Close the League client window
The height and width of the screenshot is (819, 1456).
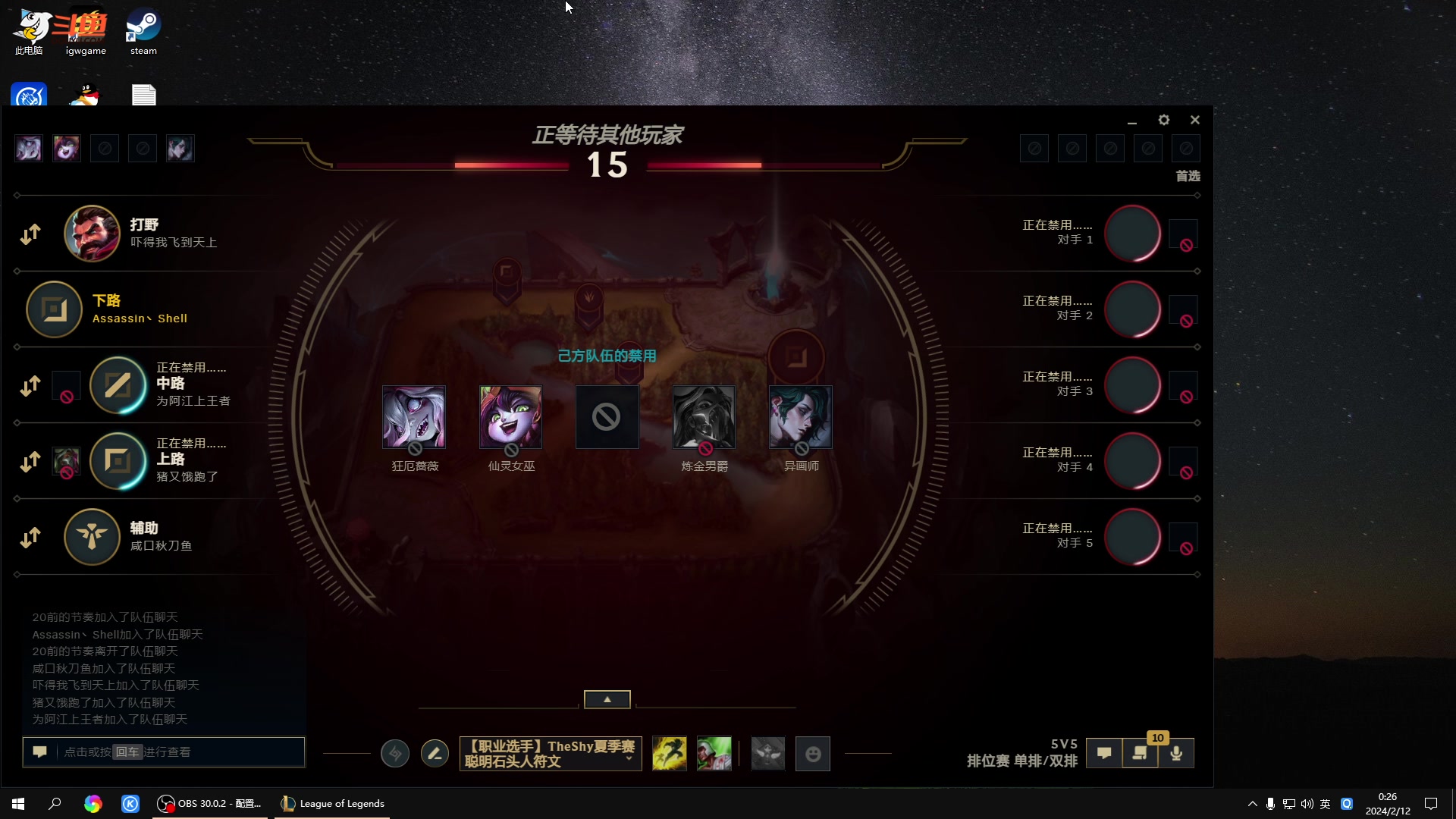tap(1195, 120)
